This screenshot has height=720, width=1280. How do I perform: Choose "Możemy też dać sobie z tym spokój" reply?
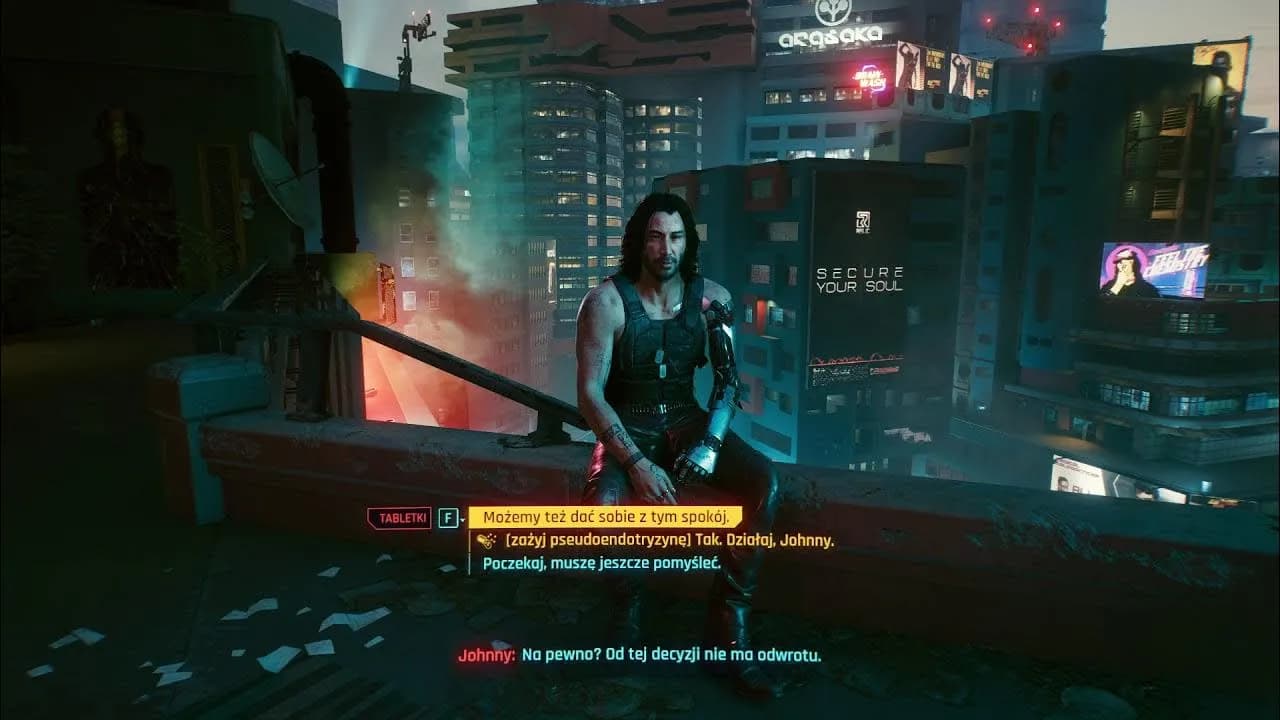606,517
